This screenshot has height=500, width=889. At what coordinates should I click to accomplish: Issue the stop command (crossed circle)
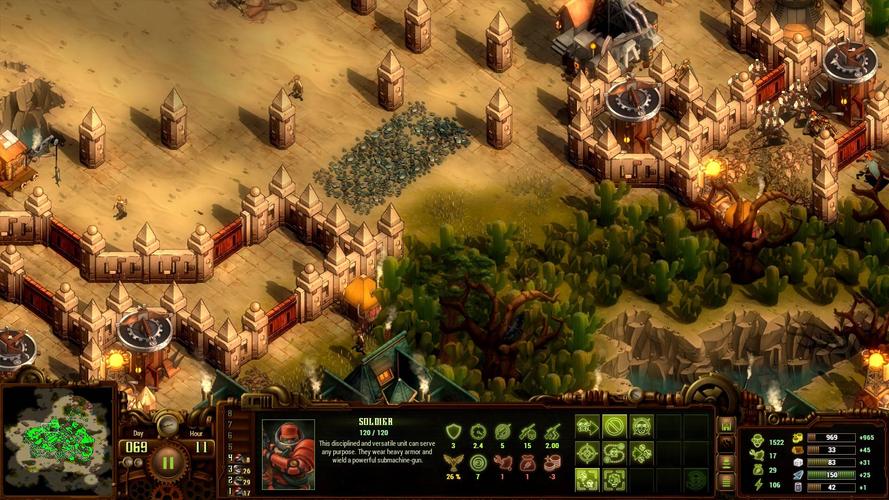pyautogui.click(x=614, y=427)
